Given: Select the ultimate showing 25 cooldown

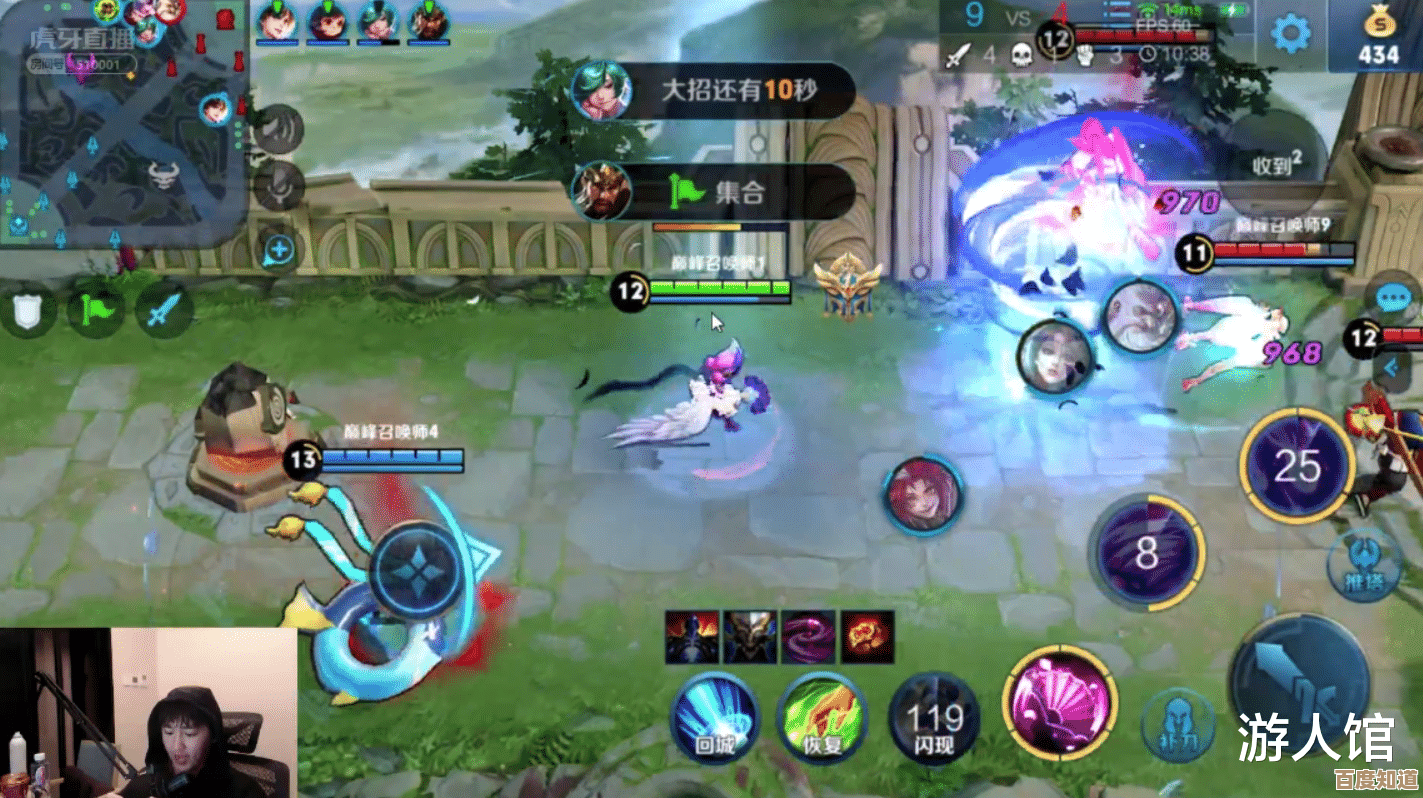Looking at the screenshot, I should (1297, 464).
